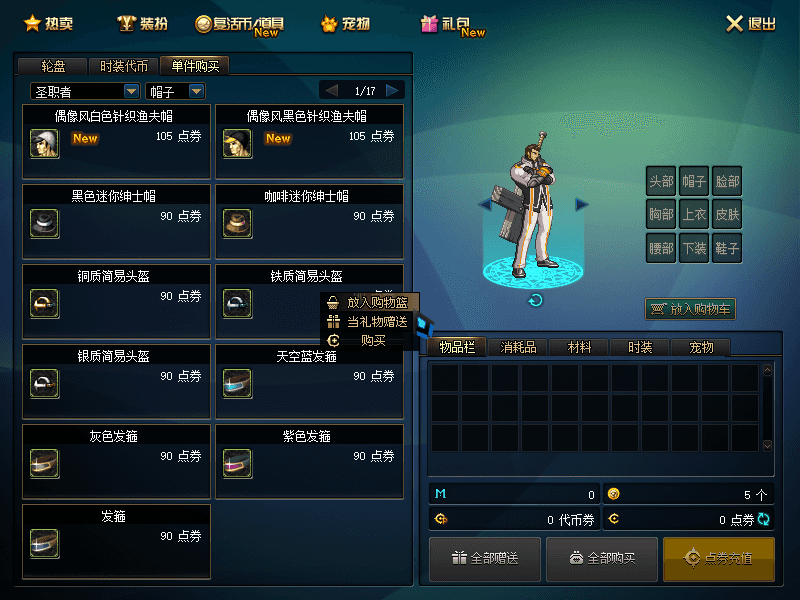
Task: Choose 放入购物篮 in the context menu
Action: 369,302
